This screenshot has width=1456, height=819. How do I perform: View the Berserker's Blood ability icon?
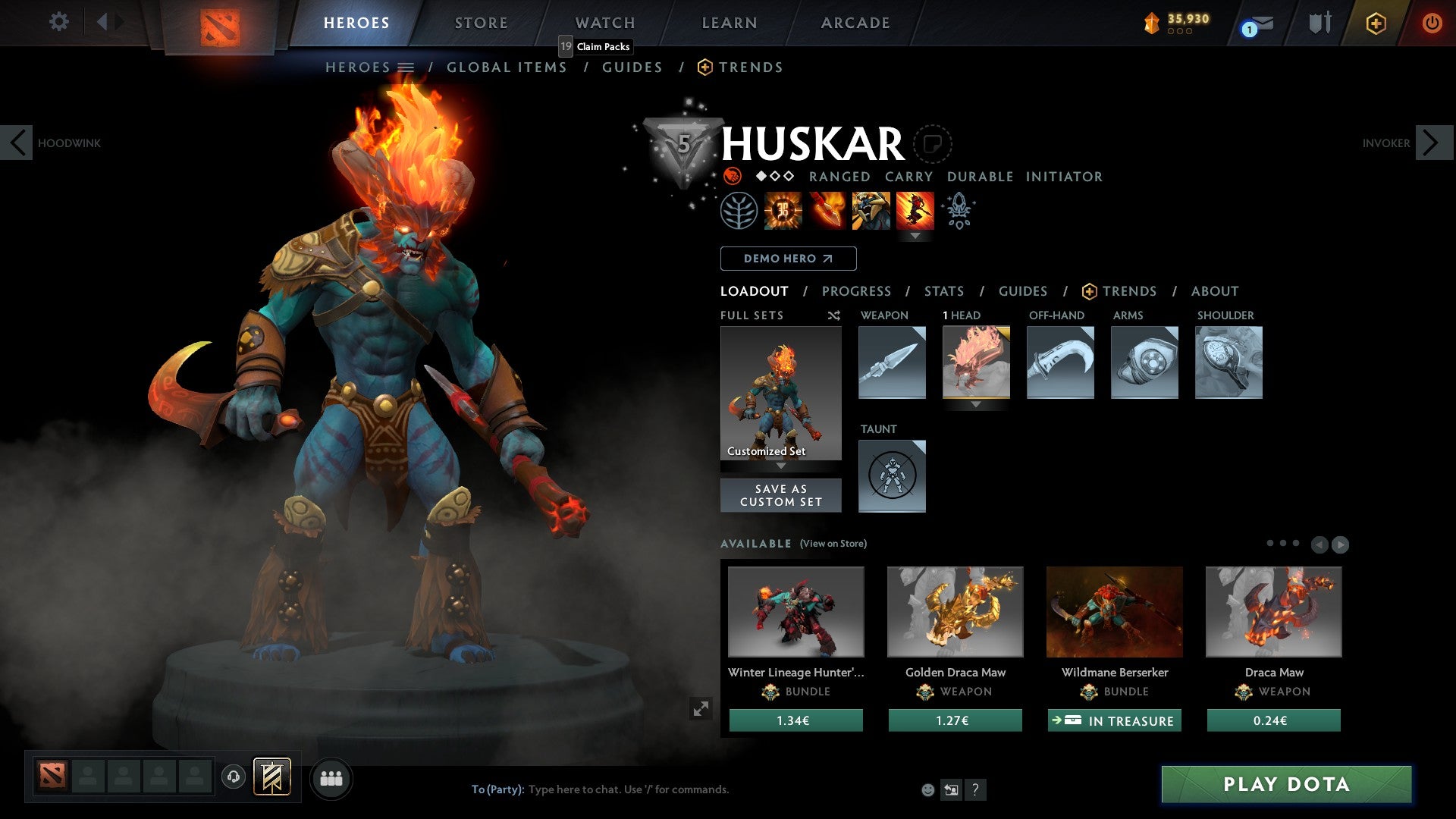pos(871,211)
